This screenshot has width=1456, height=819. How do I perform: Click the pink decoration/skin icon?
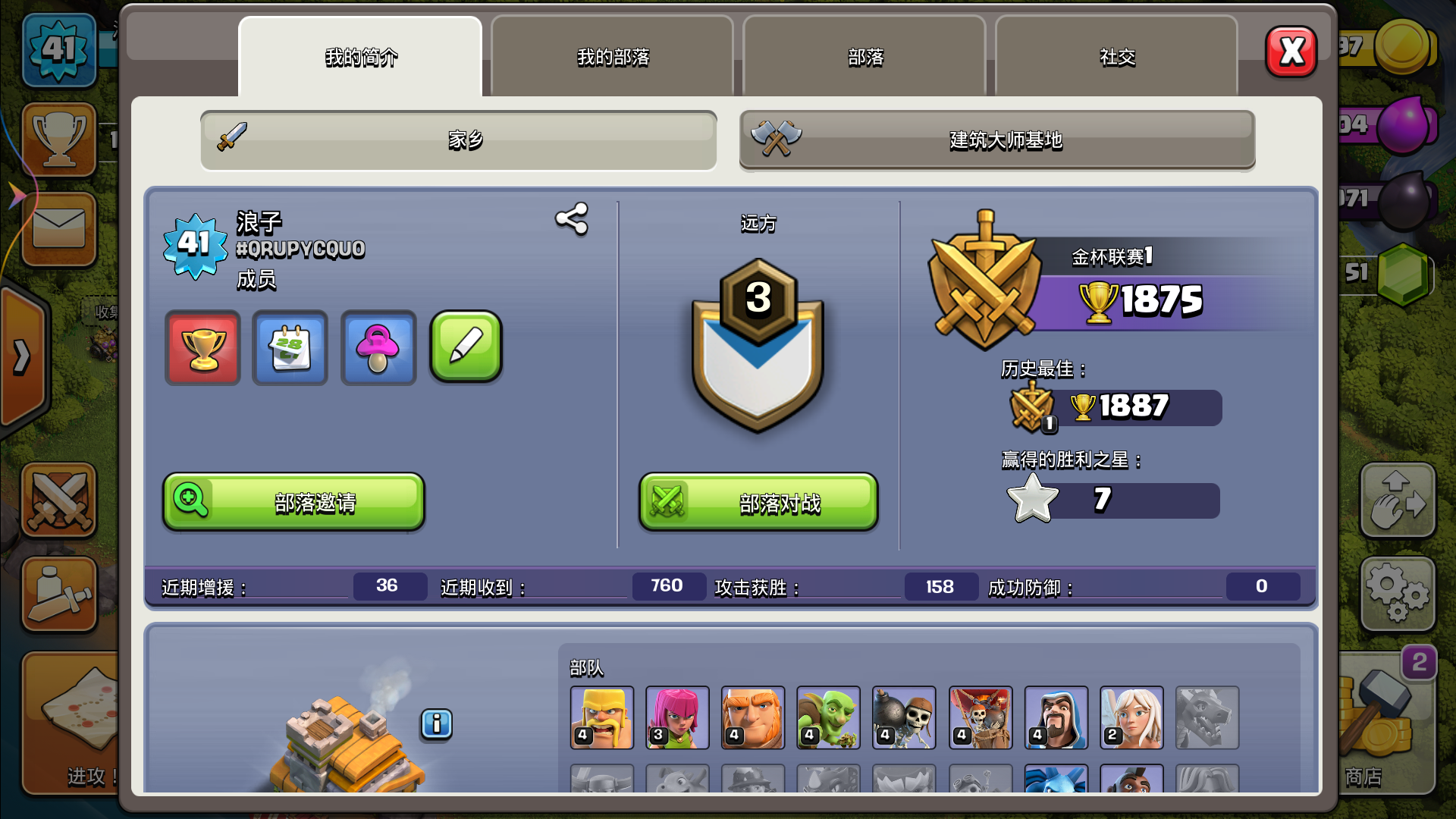pos(378,349)
